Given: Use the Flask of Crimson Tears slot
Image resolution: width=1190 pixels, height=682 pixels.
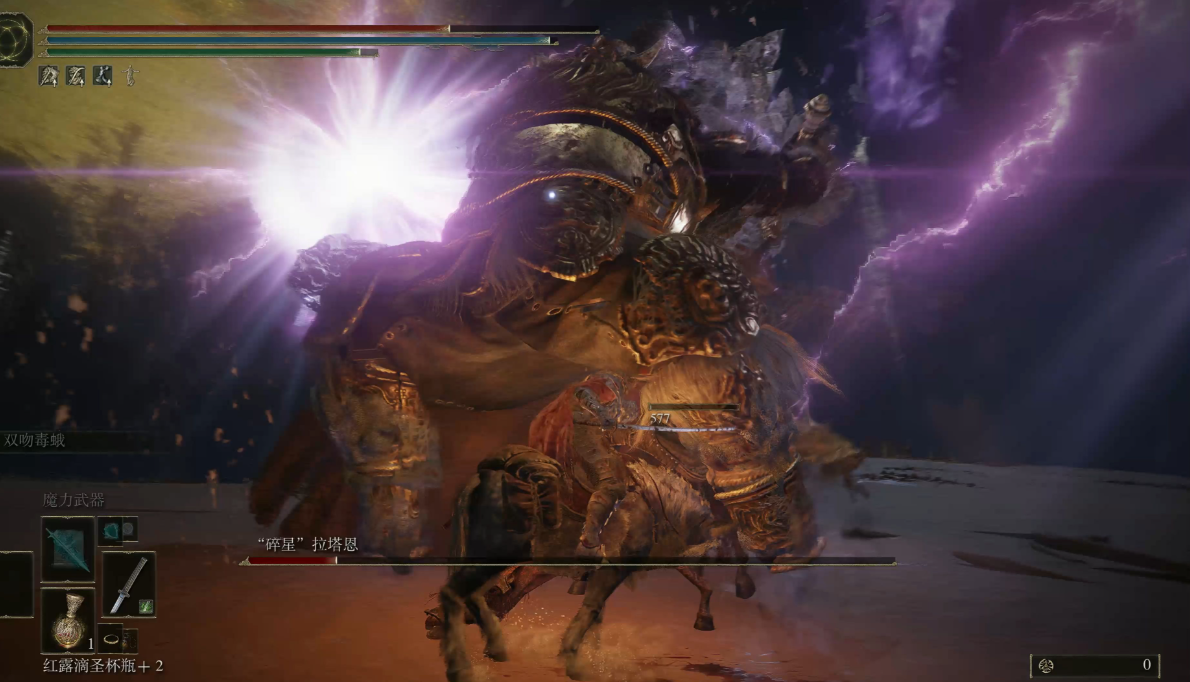Looking at the screenshot, I should coord(68,619).
